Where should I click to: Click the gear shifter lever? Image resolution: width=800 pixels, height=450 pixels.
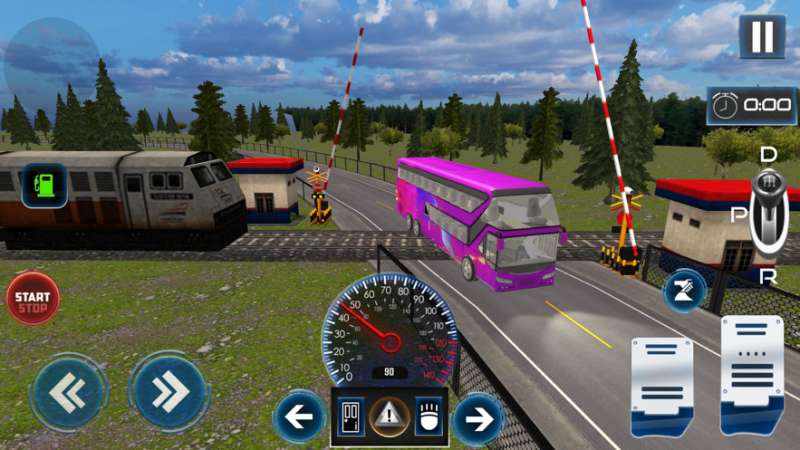(x=768, y=210)
